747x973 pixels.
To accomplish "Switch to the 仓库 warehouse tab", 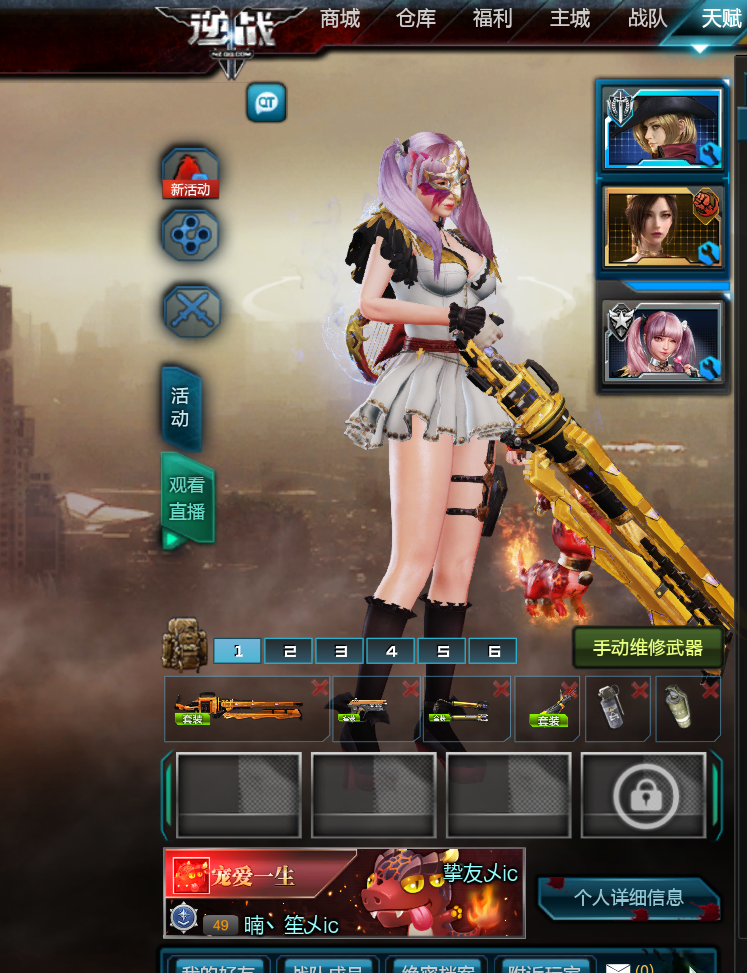I will (x=416, y=18).
